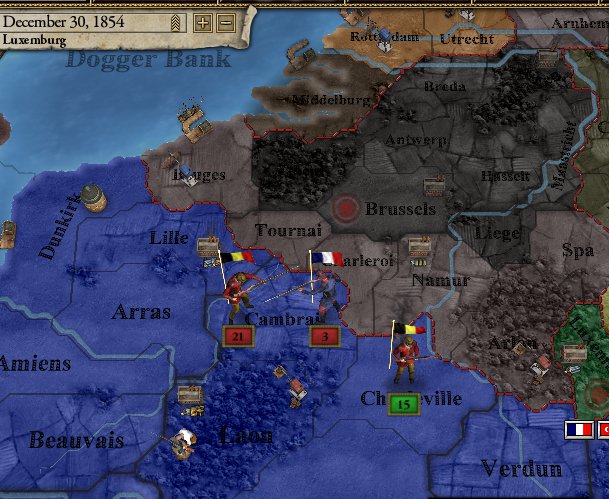Select the army counter showing 21

[x=237, y=337]
